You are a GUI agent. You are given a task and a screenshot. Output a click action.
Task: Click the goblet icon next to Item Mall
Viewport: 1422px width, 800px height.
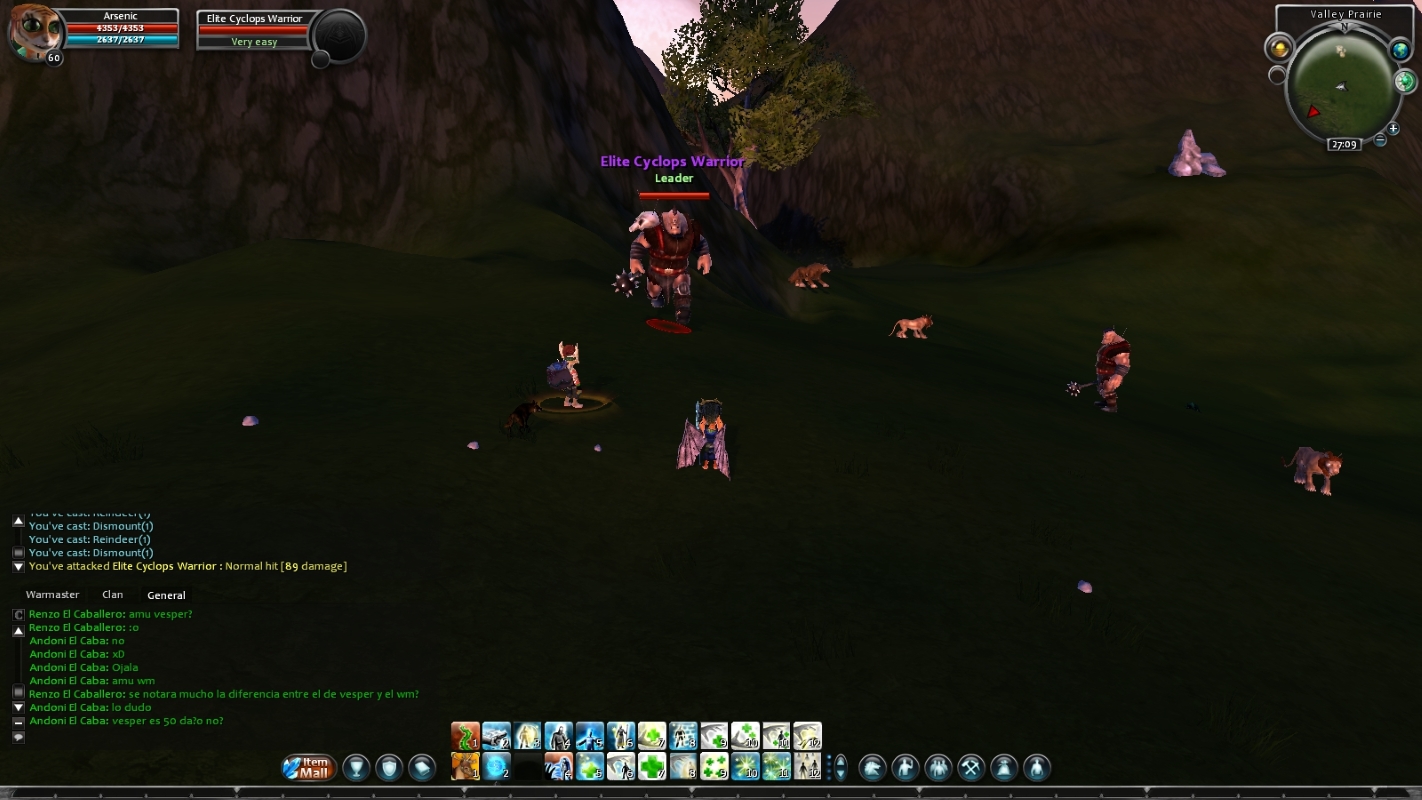[357, 767]
